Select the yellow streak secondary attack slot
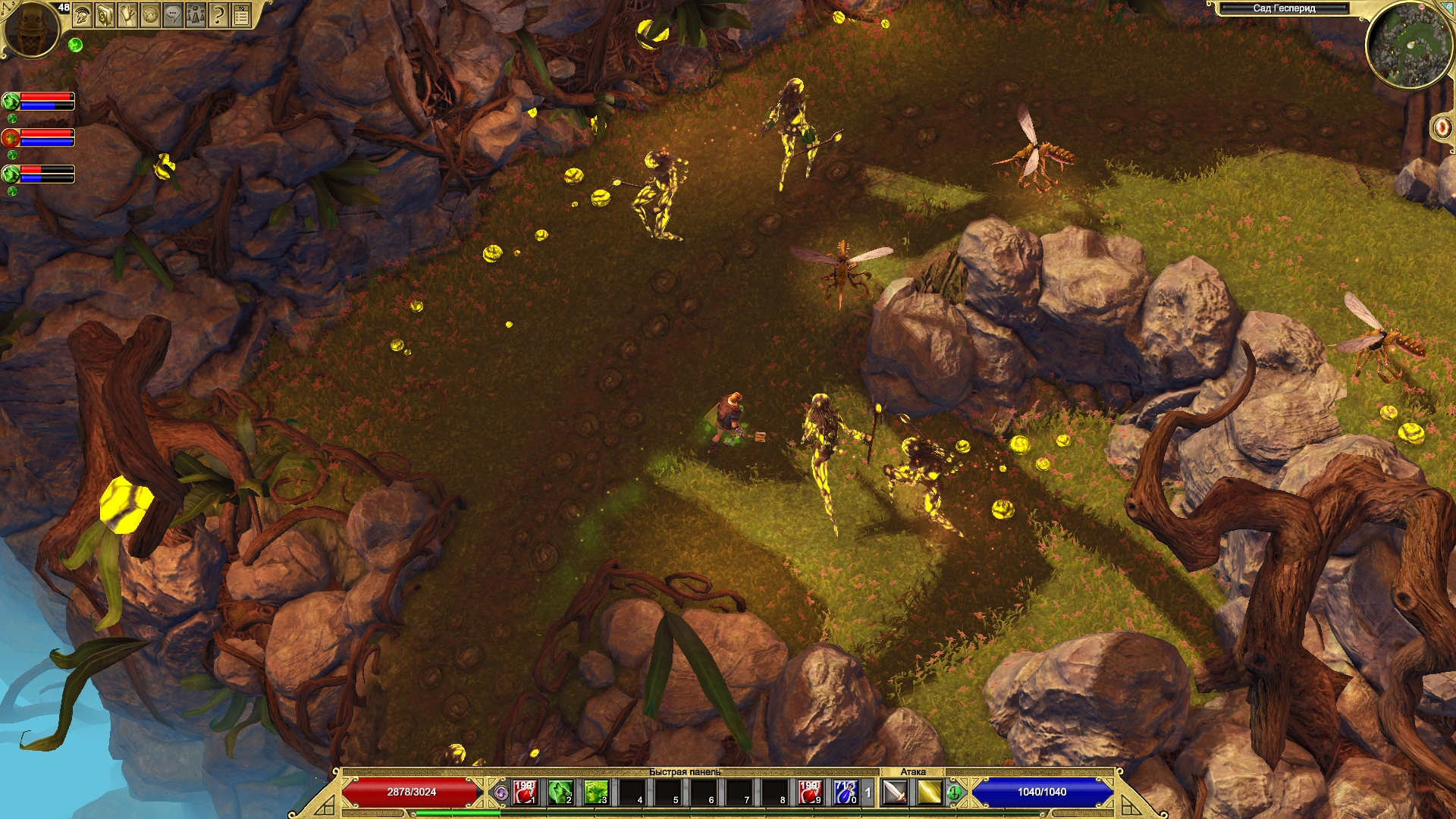1456x819 pixels. click(929, 792)
